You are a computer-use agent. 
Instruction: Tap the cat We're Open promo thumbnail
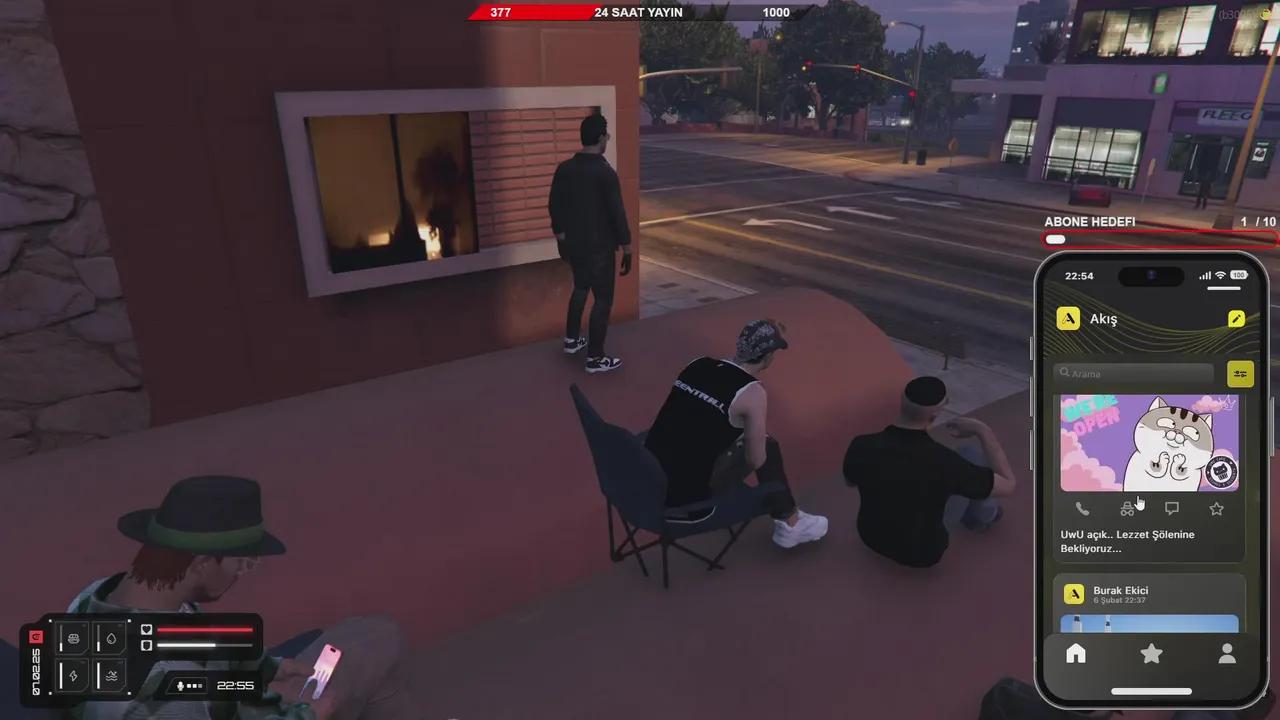click(x=1149, y=443)
